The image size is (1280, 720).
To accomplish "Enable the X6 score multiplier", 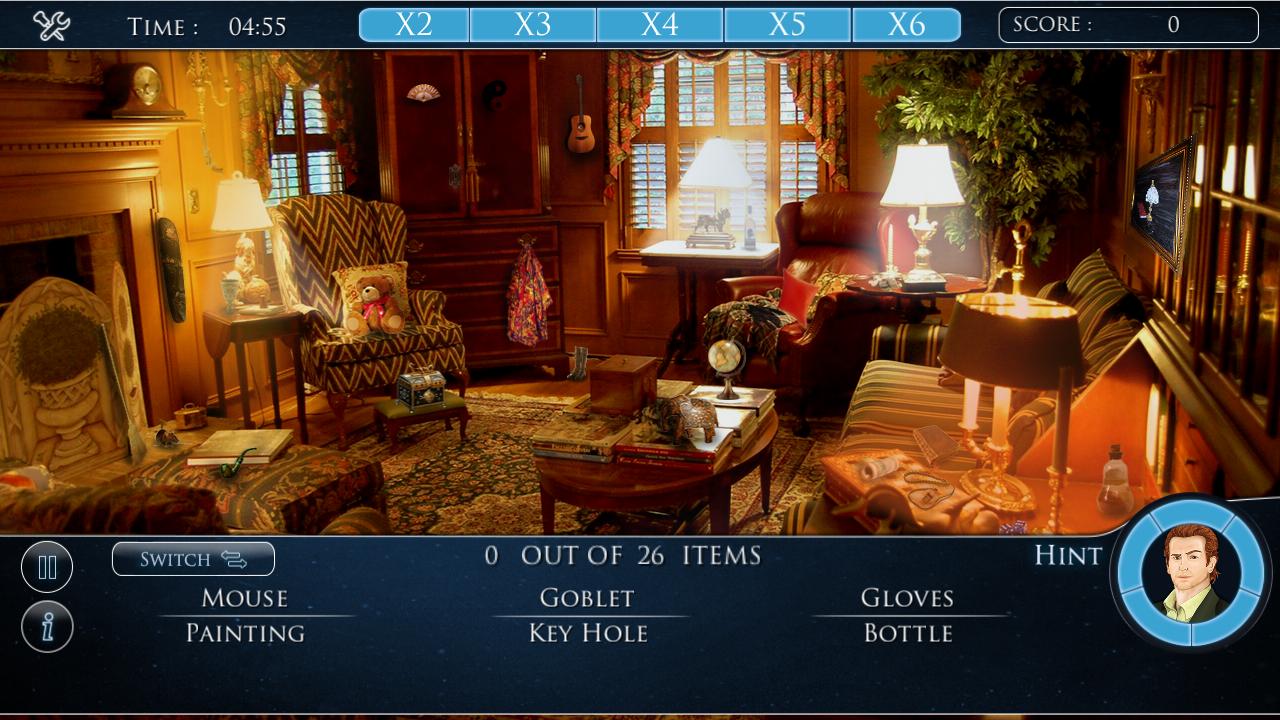I will [x=906, y=23].
